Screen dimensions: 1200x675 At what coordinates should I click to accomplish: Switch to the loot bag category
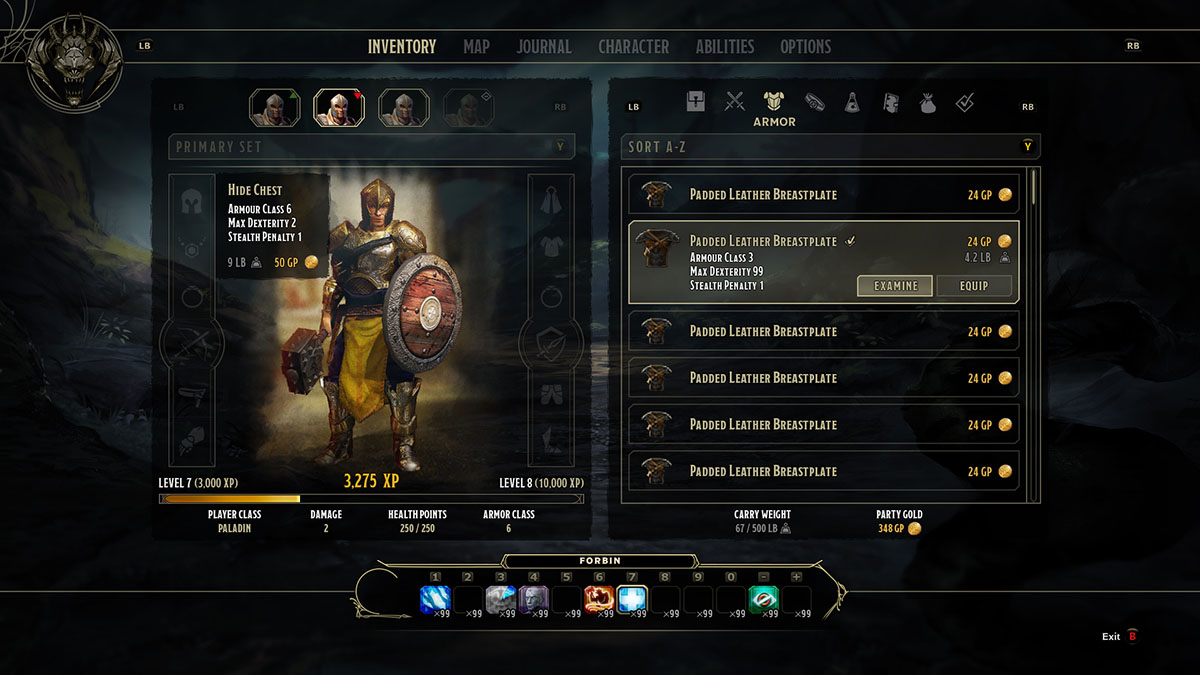[928, 102]
